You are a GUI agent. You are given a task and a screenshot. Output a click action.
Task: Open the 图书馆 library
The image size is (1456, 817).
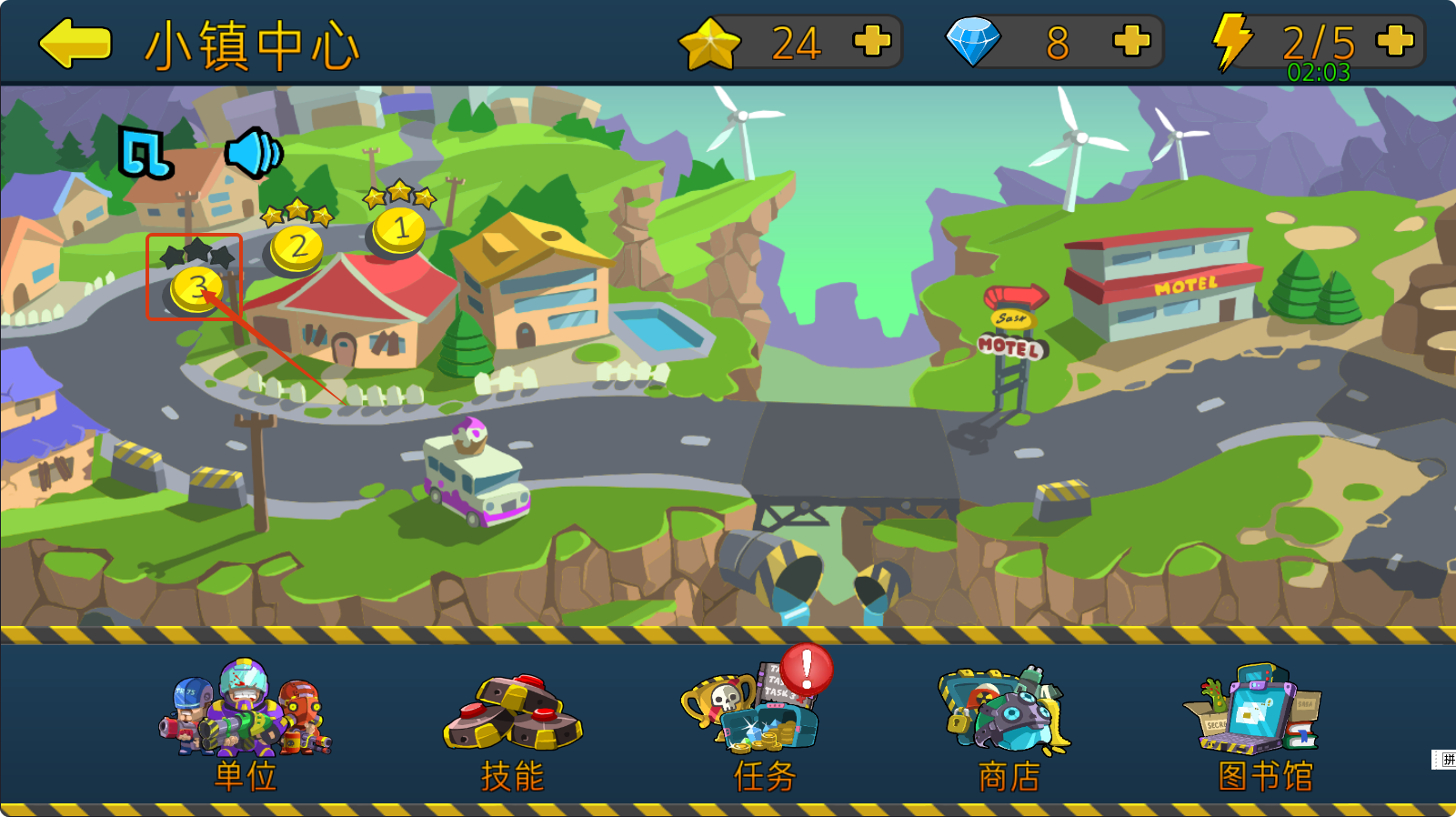[x=1260, y=723]
